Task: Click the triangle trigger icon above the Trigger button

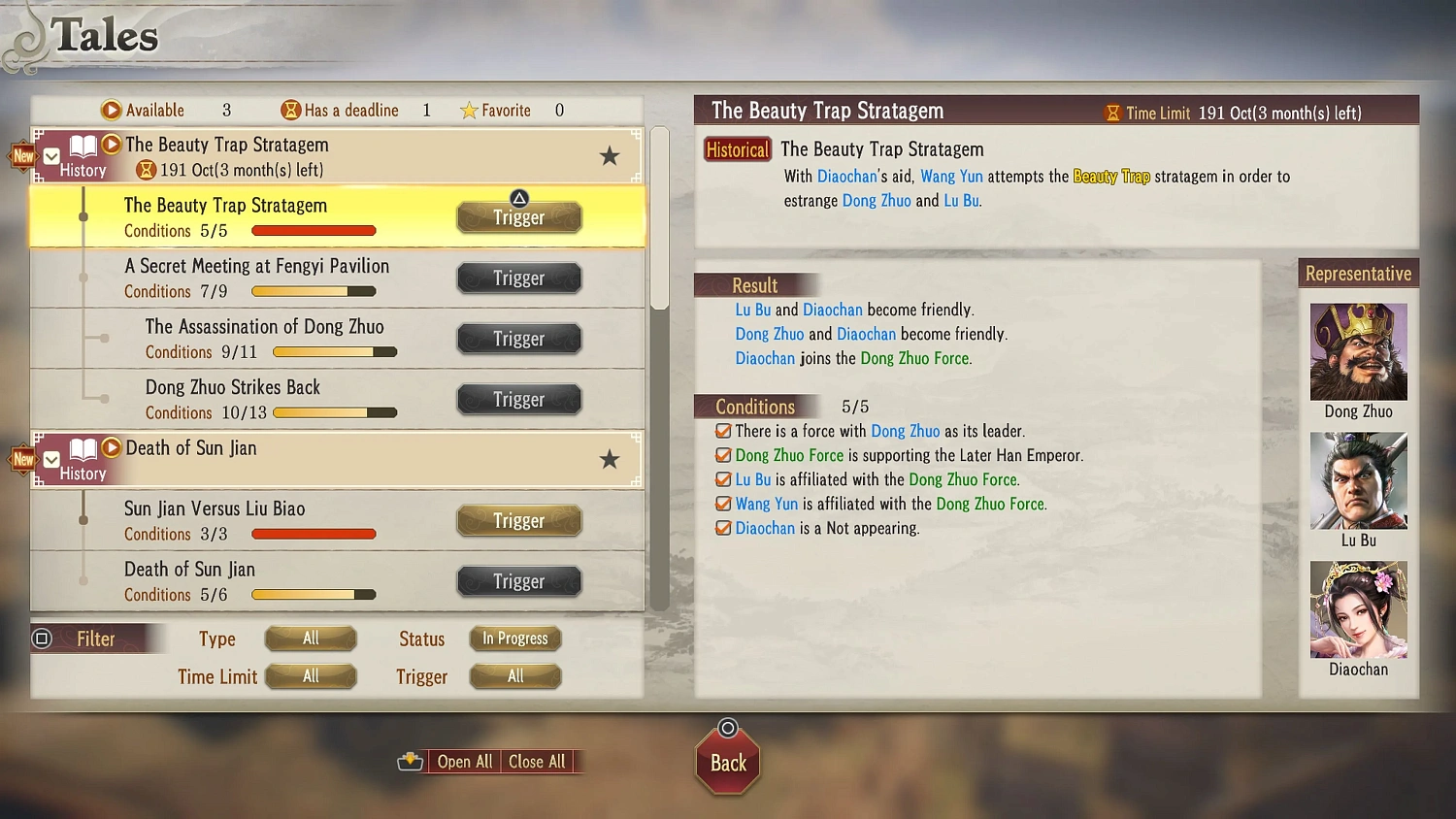Action: (x=518, y=198)
